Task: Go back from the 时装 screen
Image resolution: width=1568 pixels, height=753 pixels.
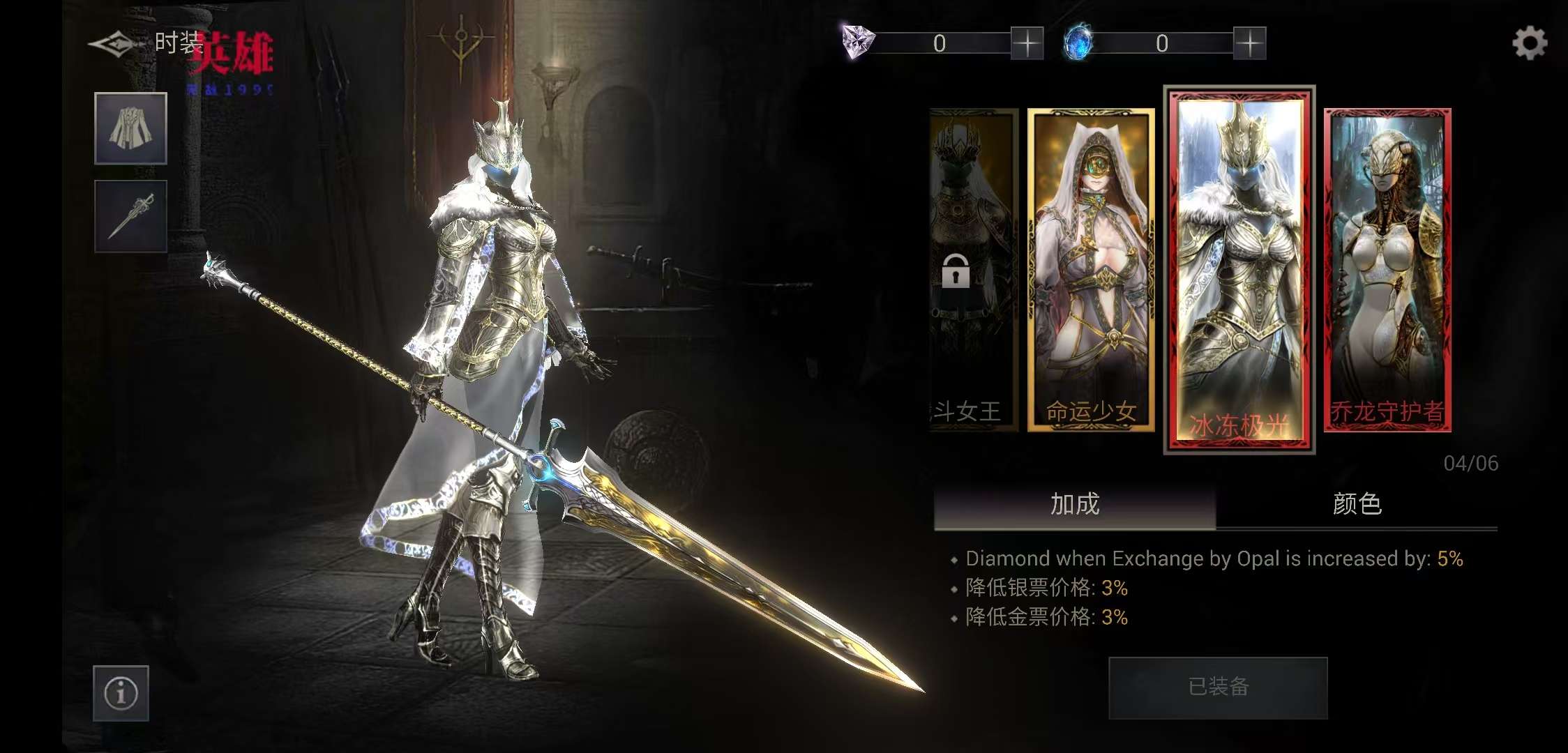Action: 112,45
